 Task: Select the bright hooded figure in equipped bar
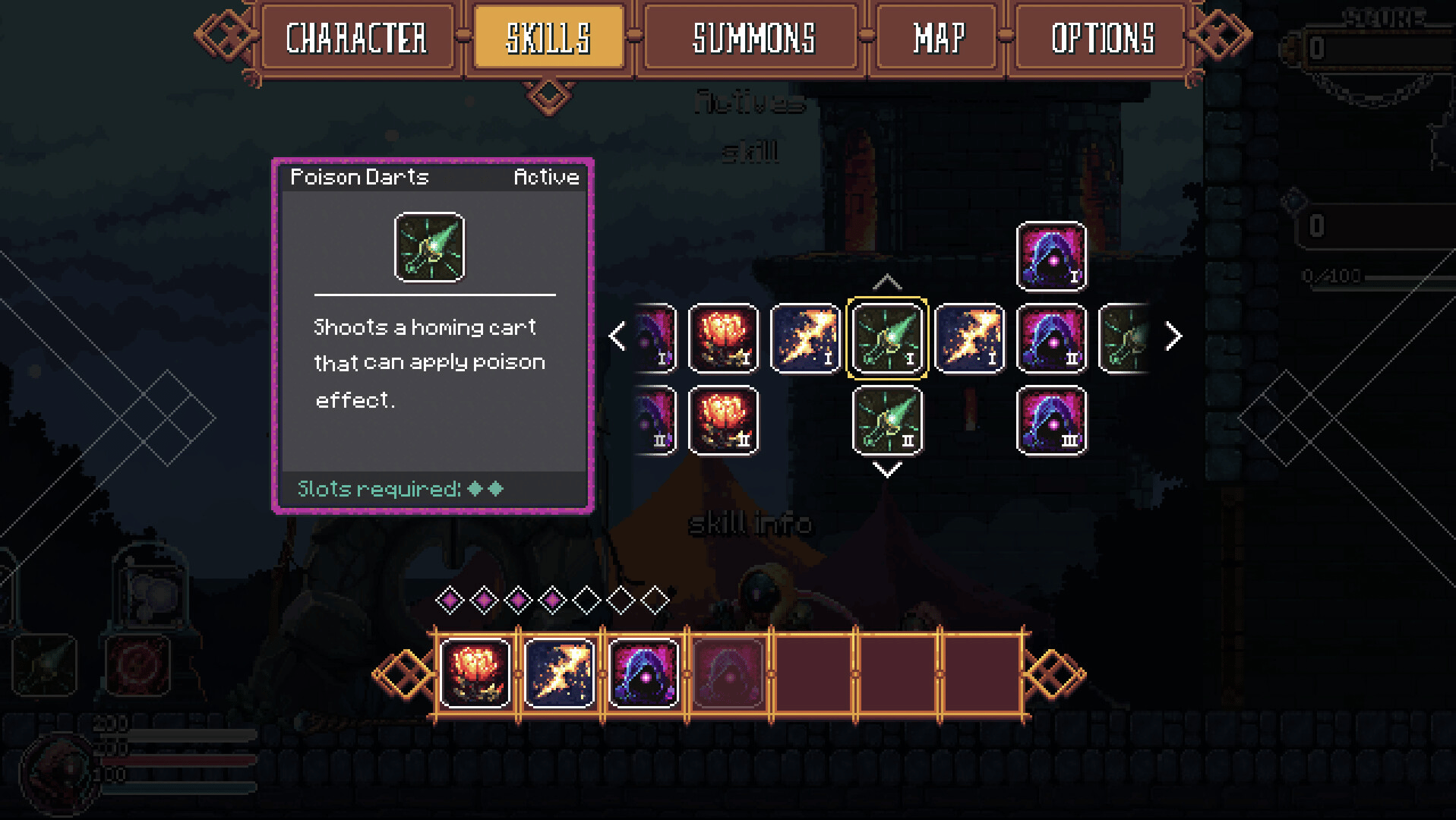click(643, 673)
